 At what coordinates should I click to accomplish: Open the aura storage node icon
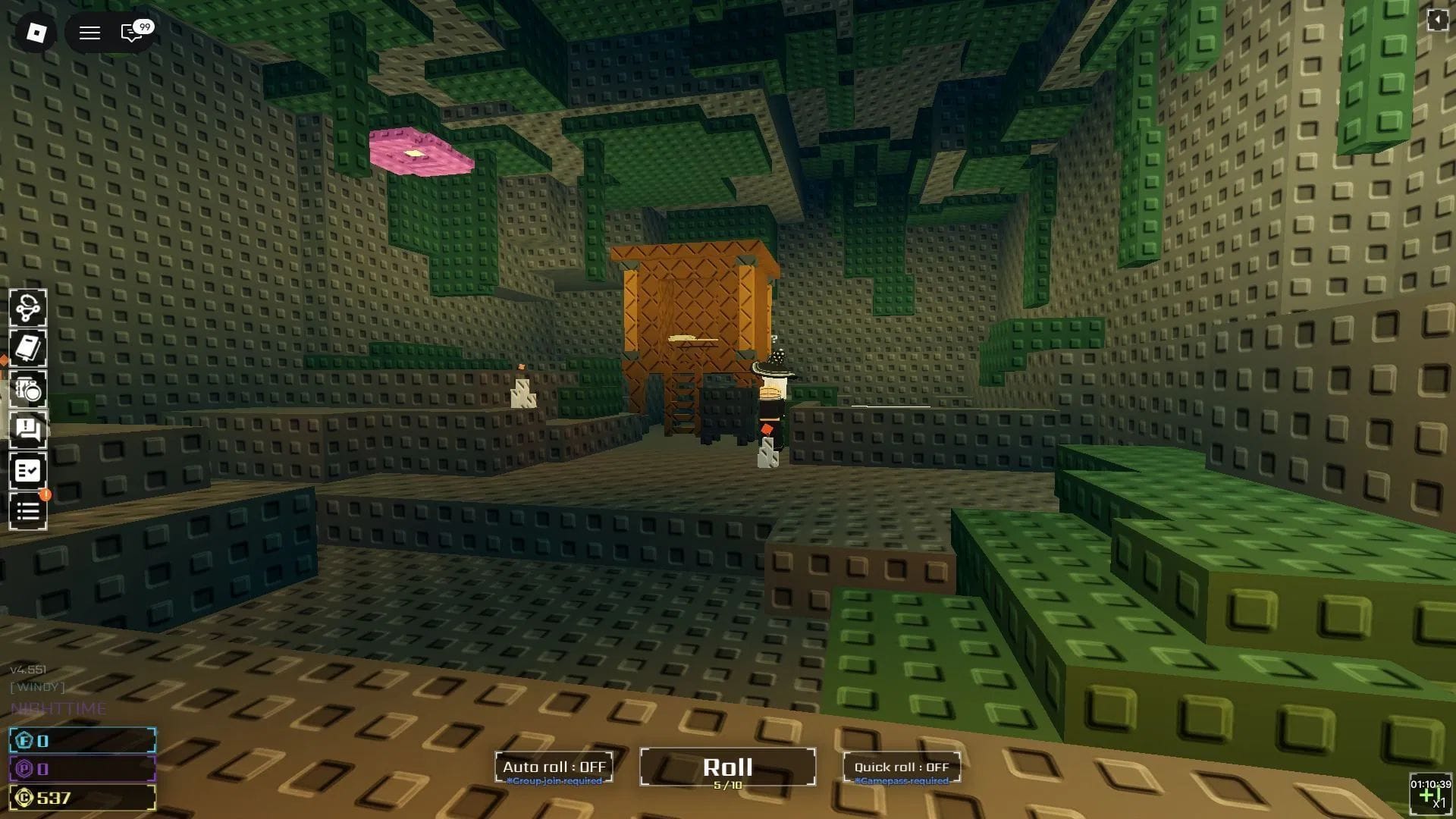pos(28,308)
